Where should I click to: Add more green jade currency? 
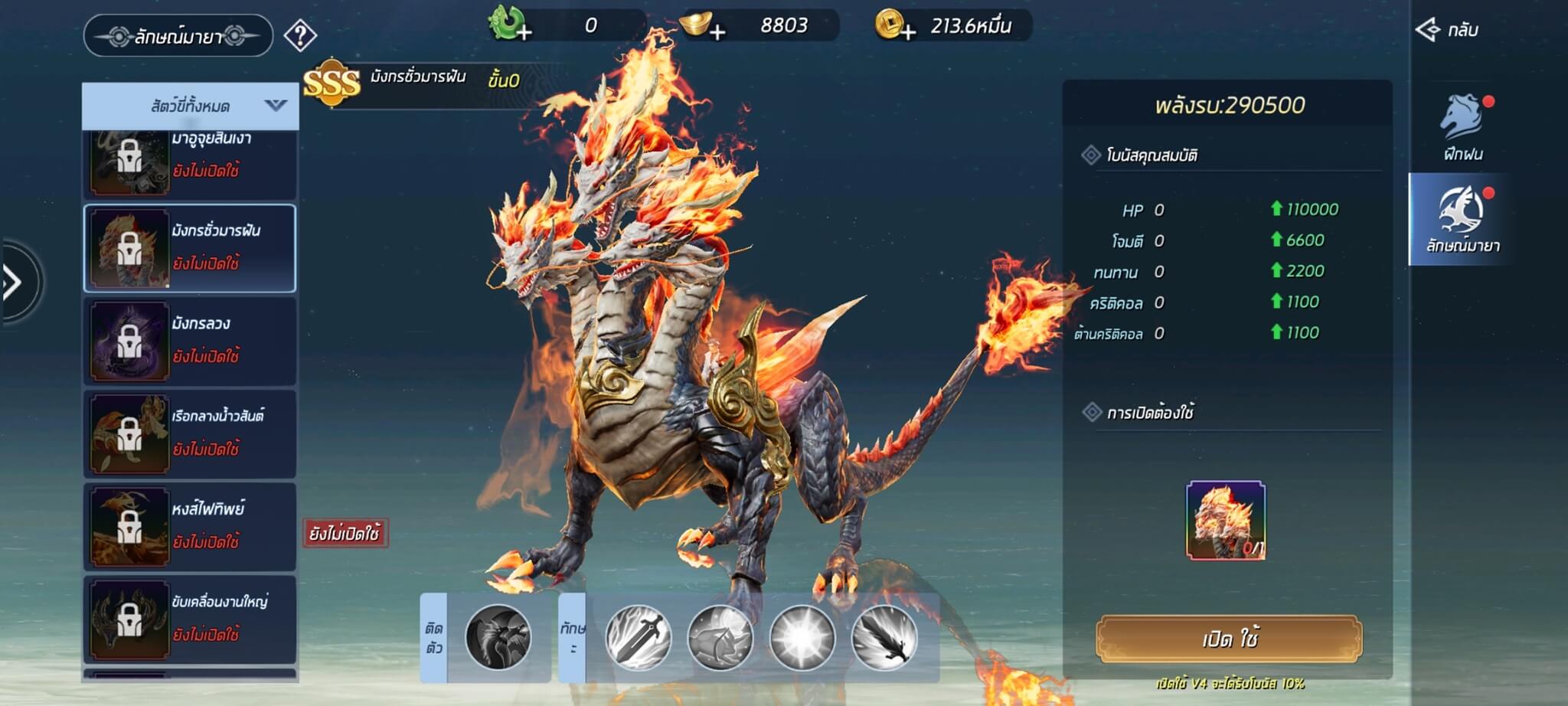click(x=524, y=32)
